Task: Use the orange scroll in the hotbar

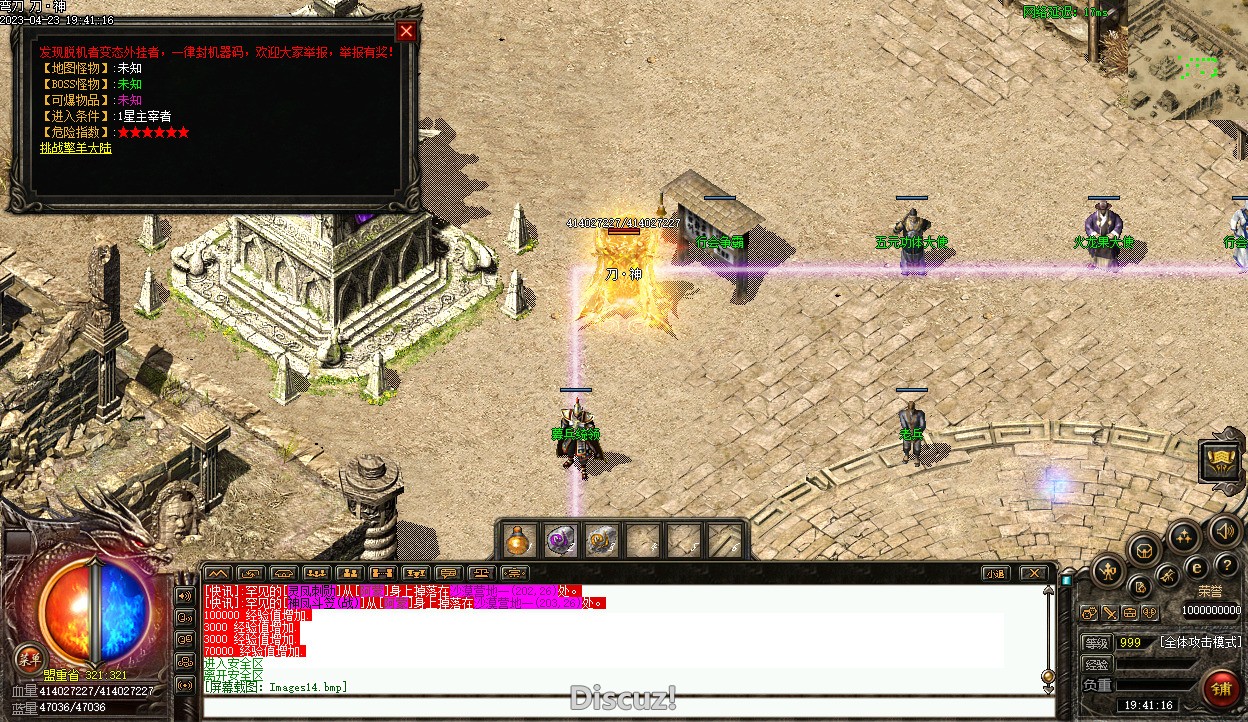Action: (x=601, y=541)
